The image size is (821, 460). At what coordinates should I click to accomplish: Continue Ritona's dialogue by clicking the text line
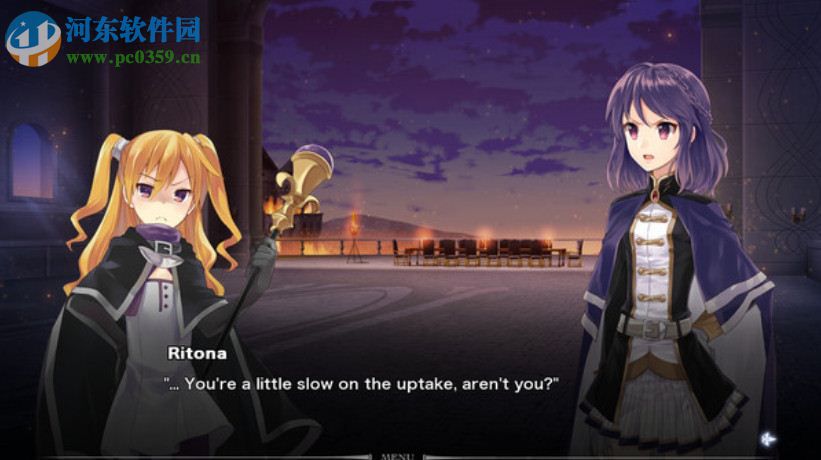(360, 383)
